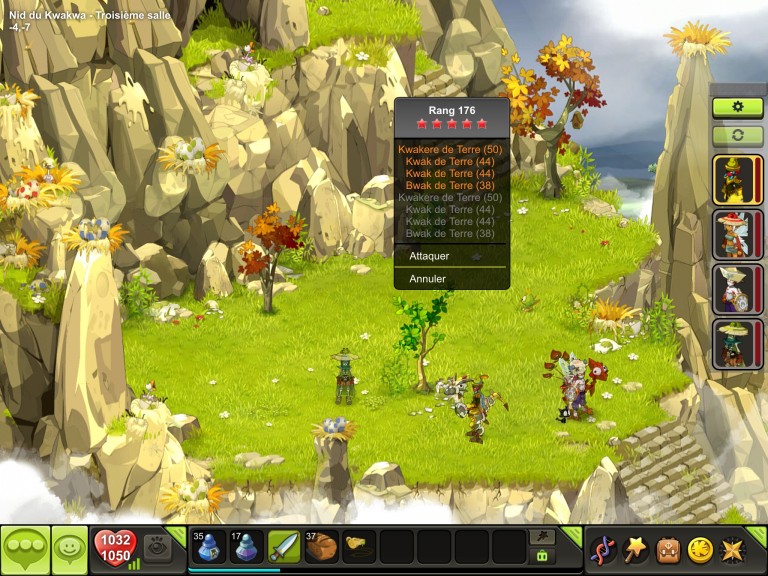Open the green gear settings button
This screenshot has height=576, width=768.
click(737, 107)
